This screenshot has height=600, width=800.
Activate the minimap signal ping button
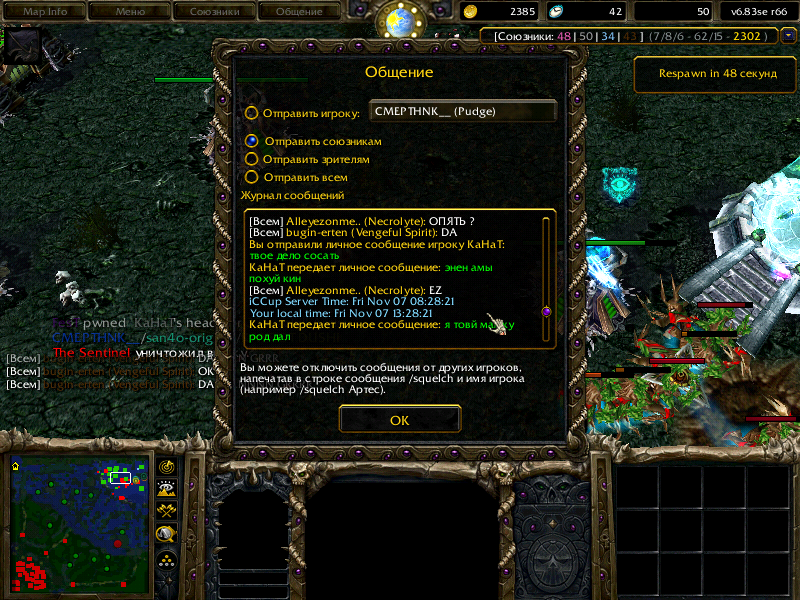coord(167,467)
